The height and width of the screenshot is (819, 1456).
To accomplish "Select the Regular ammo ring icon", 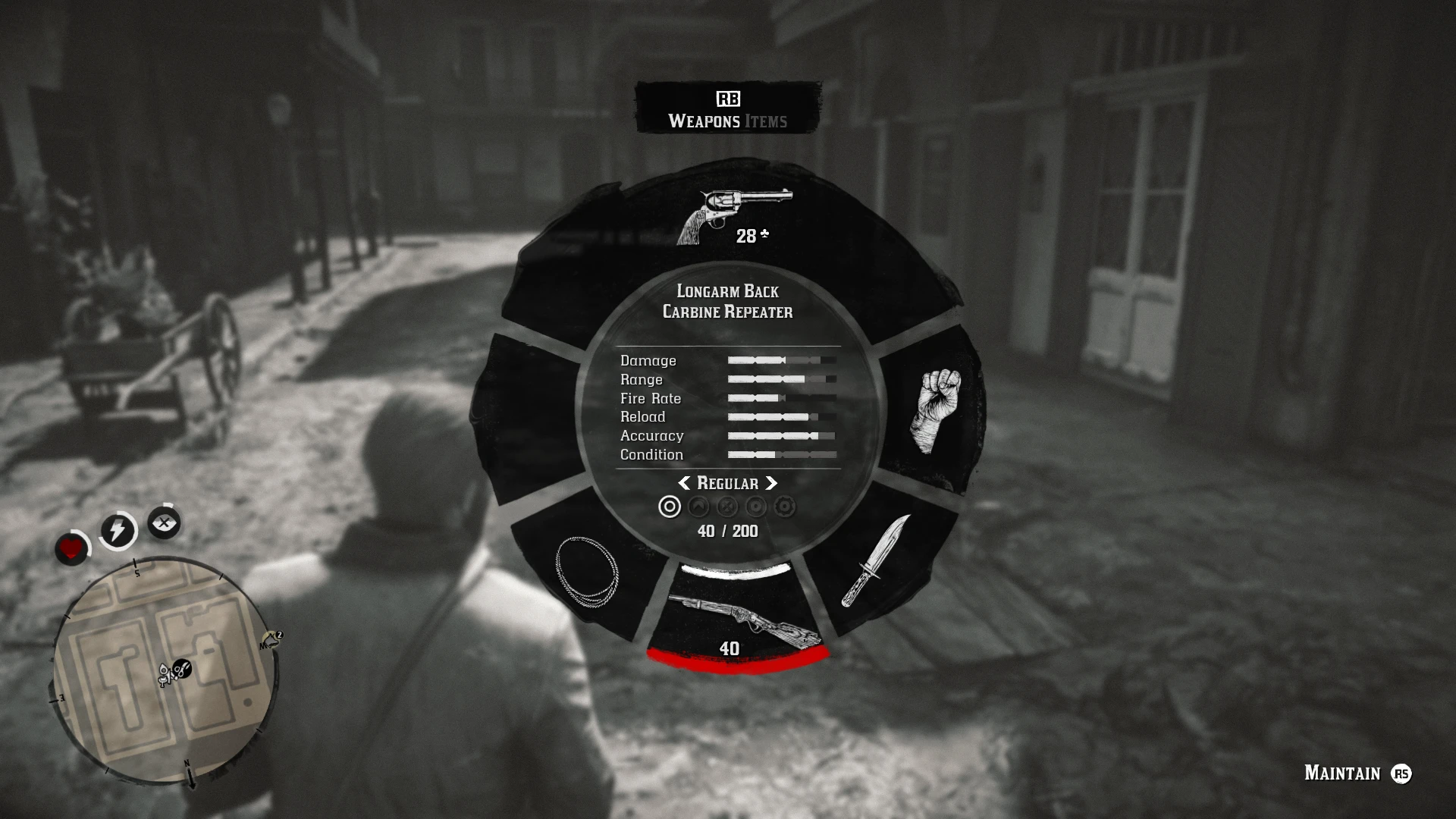I will [x=670, y=506].
